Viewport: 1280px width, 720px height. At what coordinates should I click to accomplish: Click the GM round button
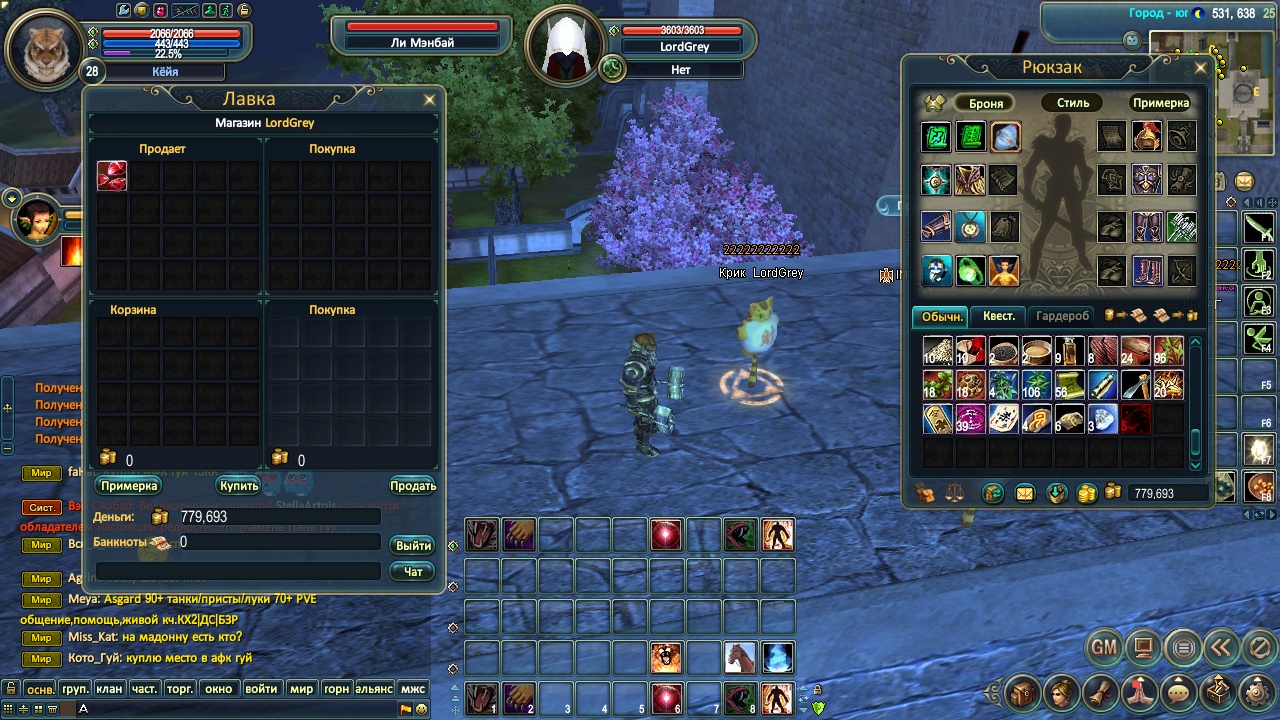click(1104, 648)
